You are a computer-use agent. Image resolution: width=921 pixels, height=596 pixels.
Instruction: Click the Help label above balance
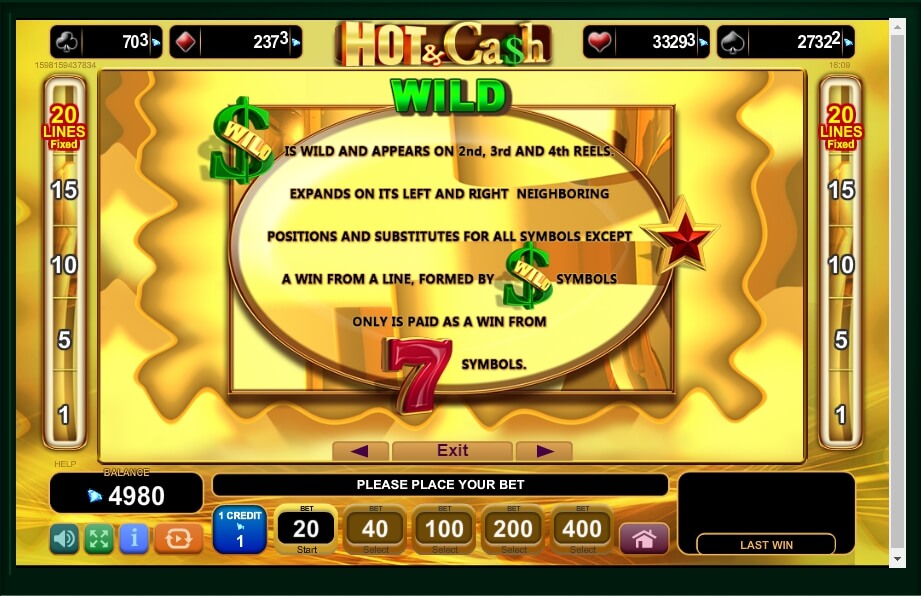(x=64, y=464)
